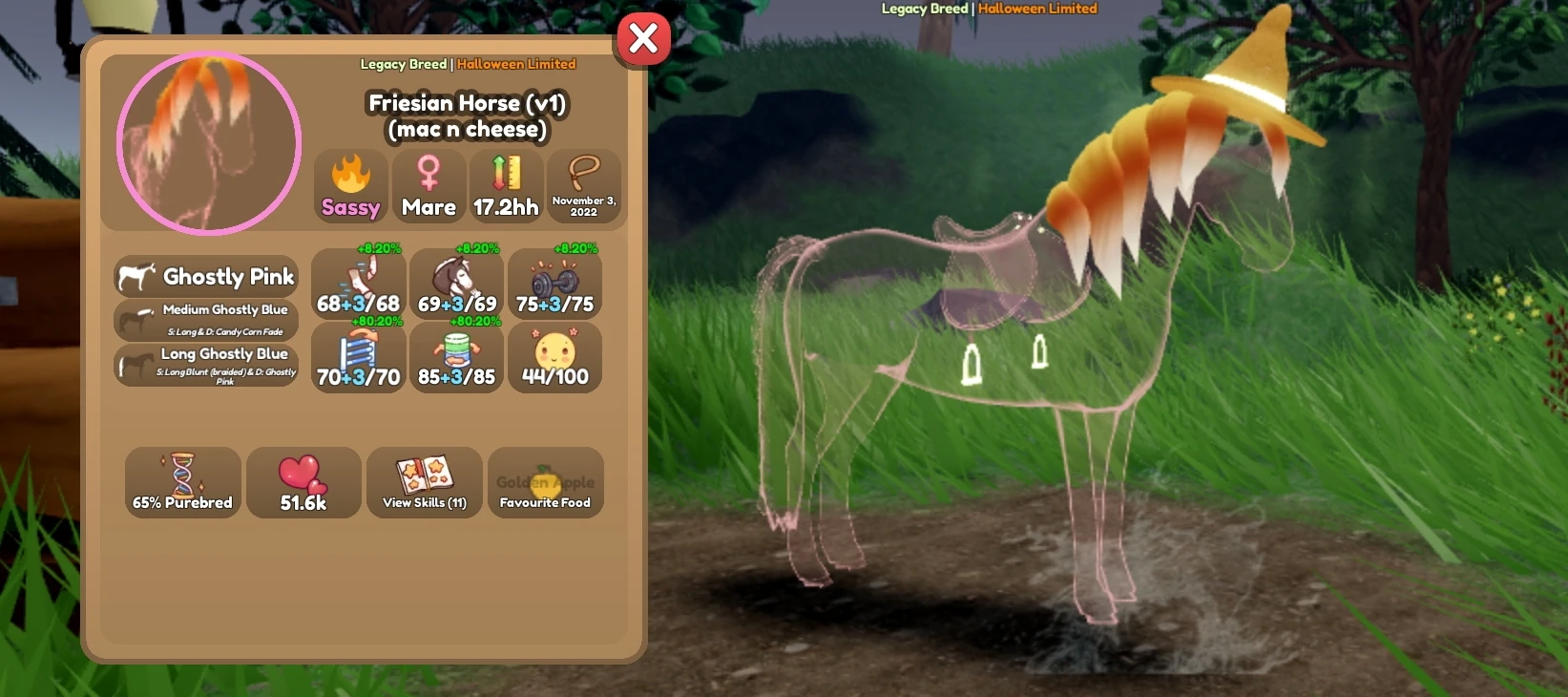1568x697 pixels.
Task: Select the Halloween Limited breed label
Action: click(x=516, y=64)
